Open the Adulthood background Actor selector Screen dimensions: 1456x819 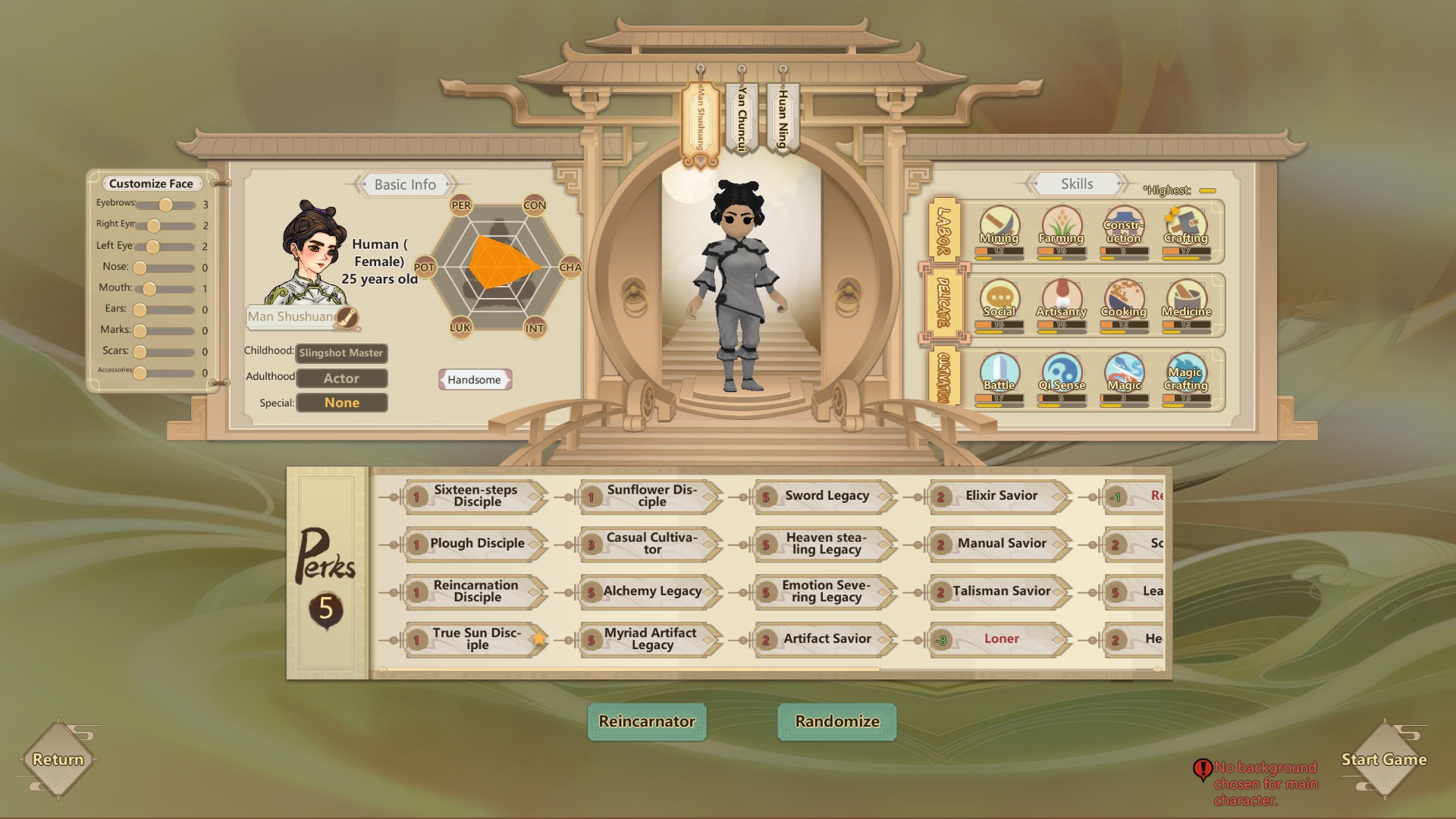340,378
